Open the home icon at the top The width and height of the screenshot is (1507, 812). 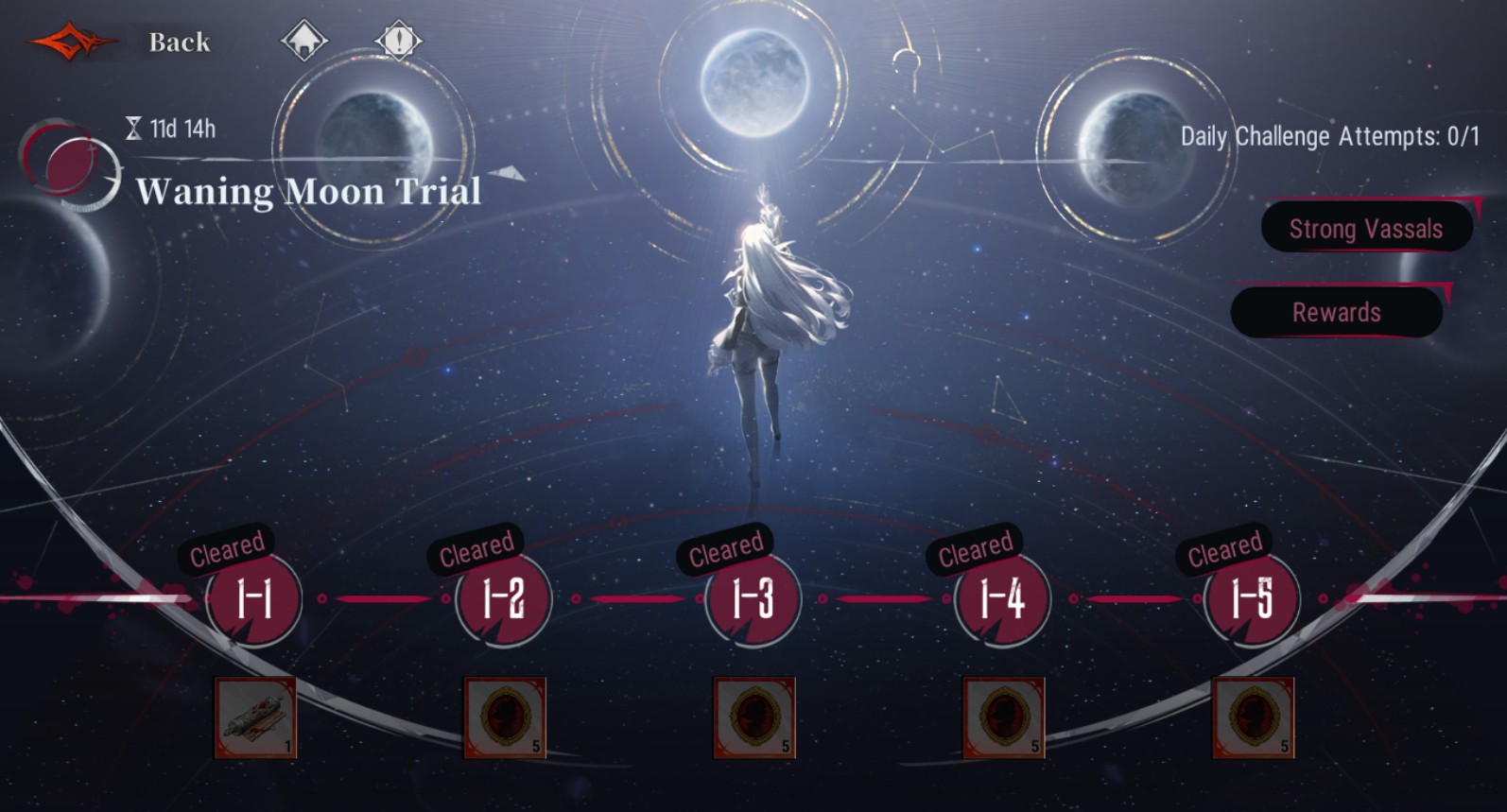(x=305, y=40)
